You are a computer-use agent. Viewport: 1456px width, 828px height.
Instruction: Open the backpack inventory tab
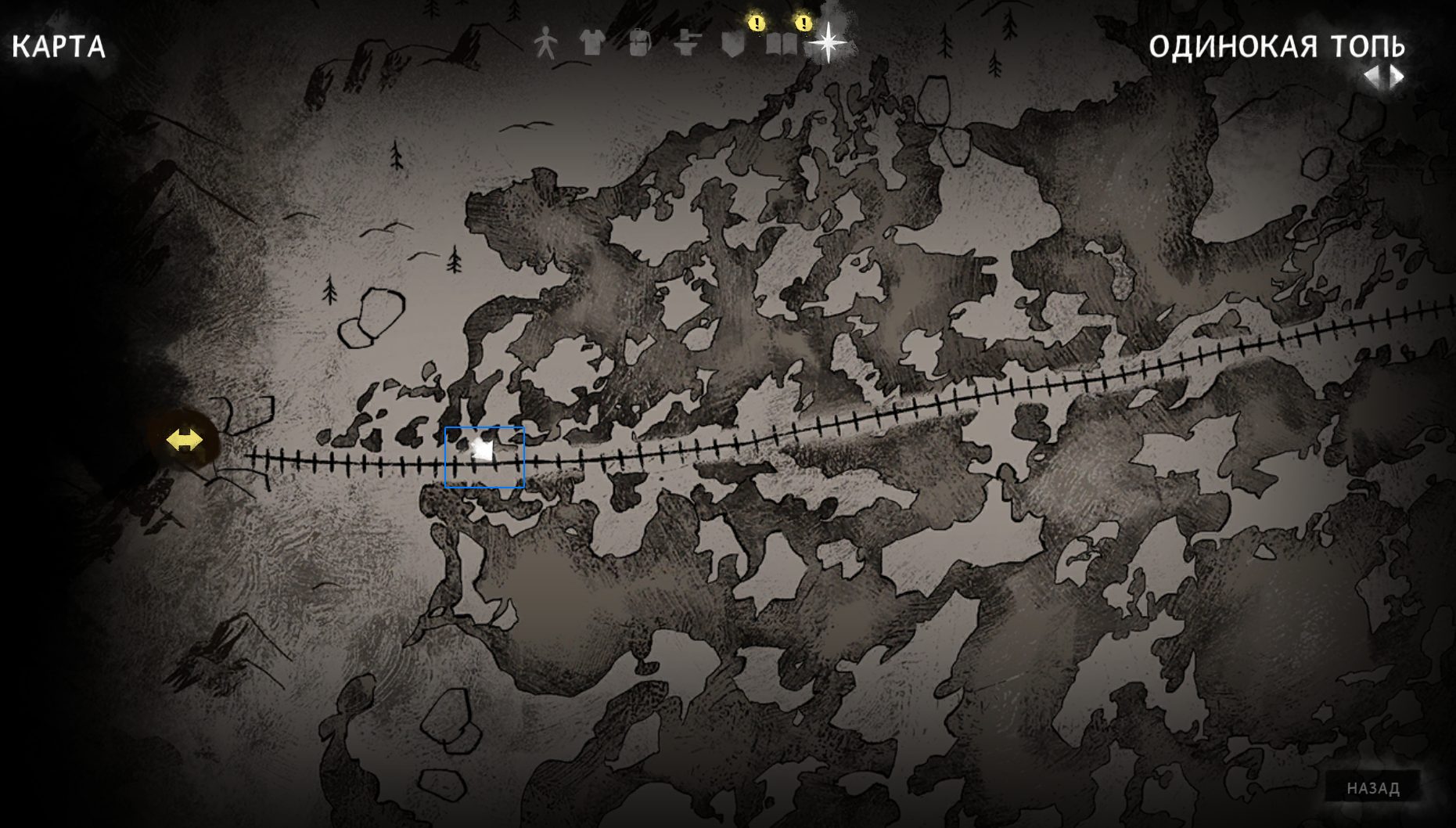639,43
